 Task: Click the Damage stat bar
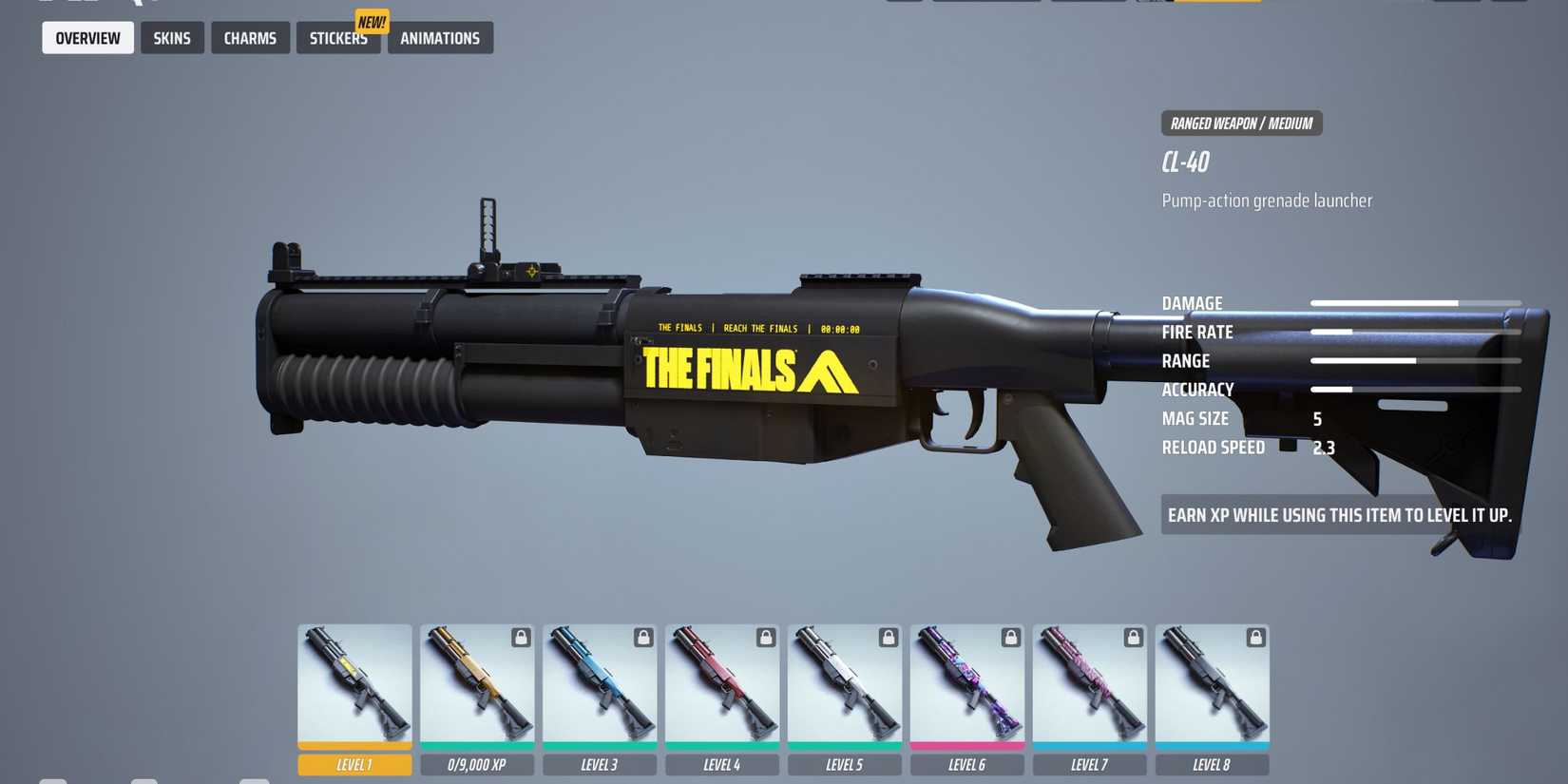pos(1416,301)
